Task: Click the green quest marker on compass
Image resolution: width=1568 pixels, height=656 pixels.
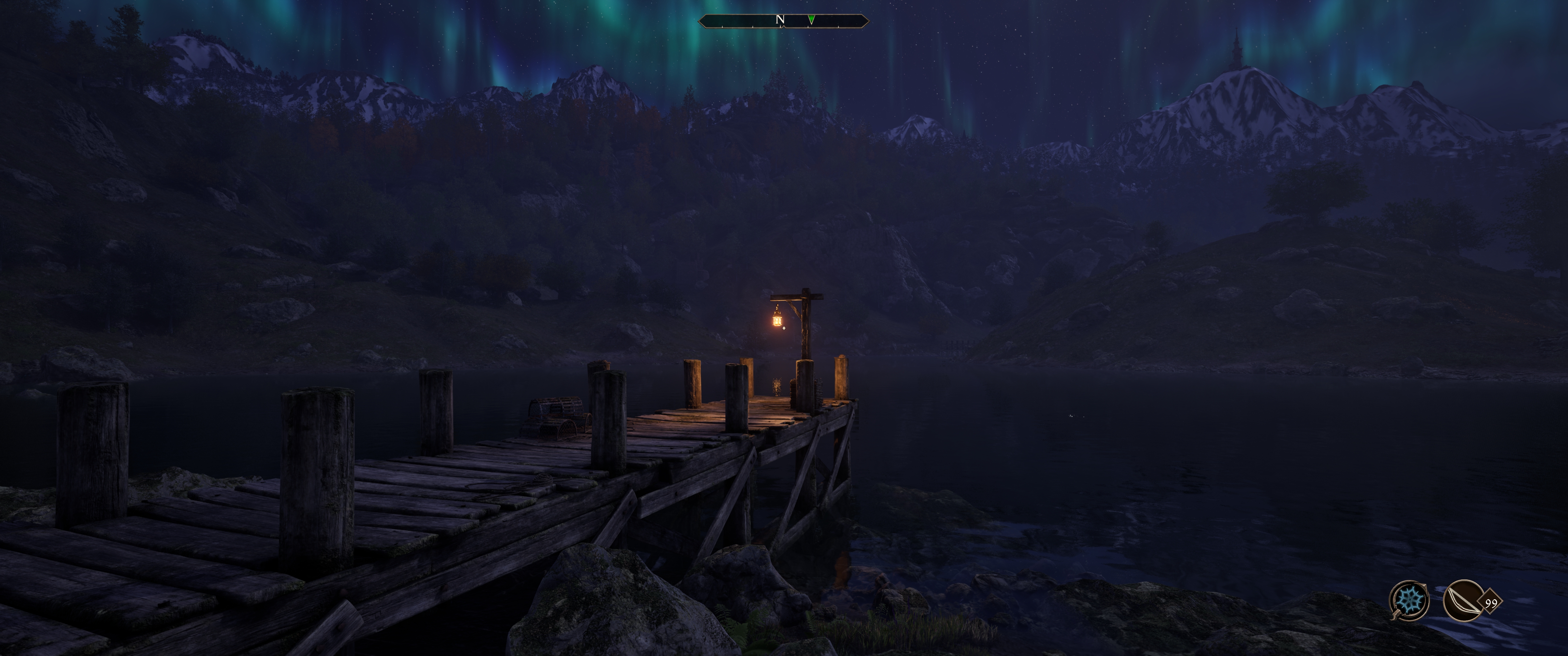Action: [811, 20]
